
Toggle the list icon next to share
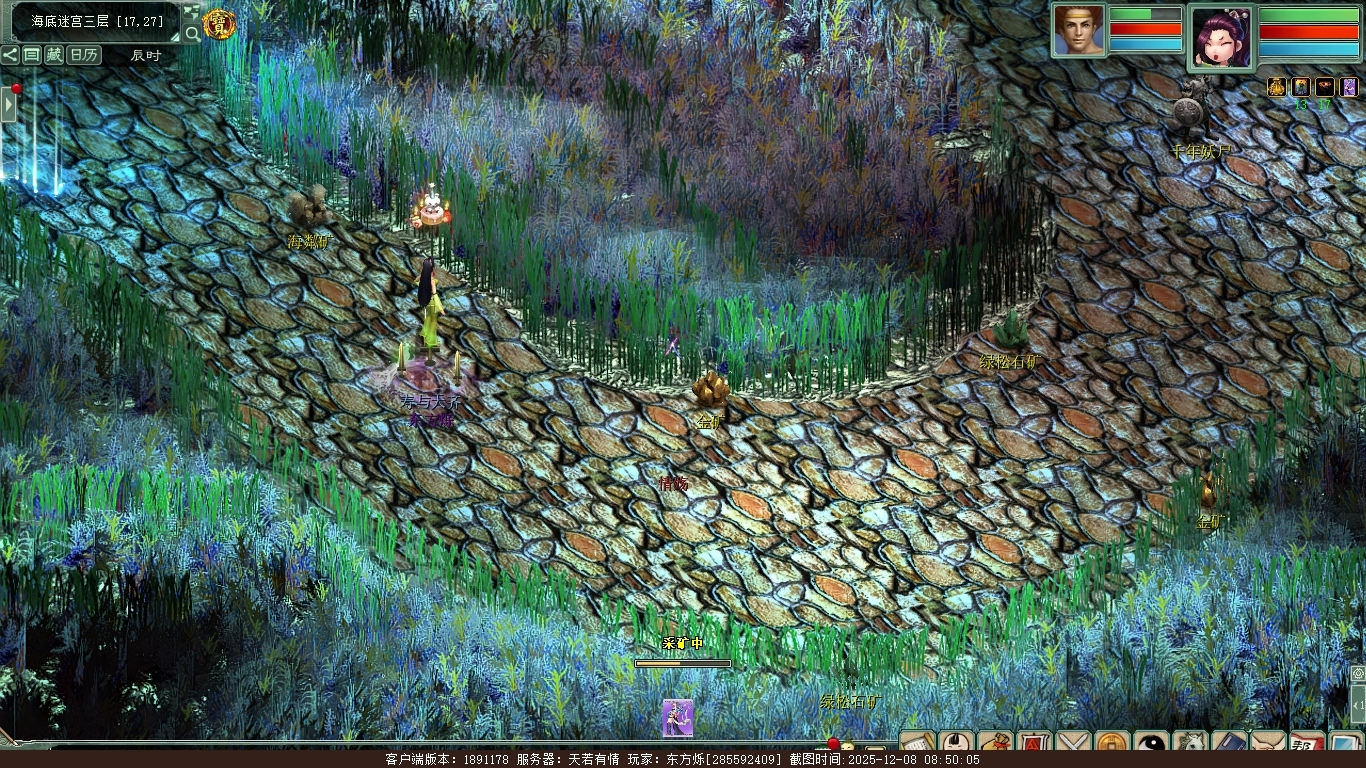point(32,55)
